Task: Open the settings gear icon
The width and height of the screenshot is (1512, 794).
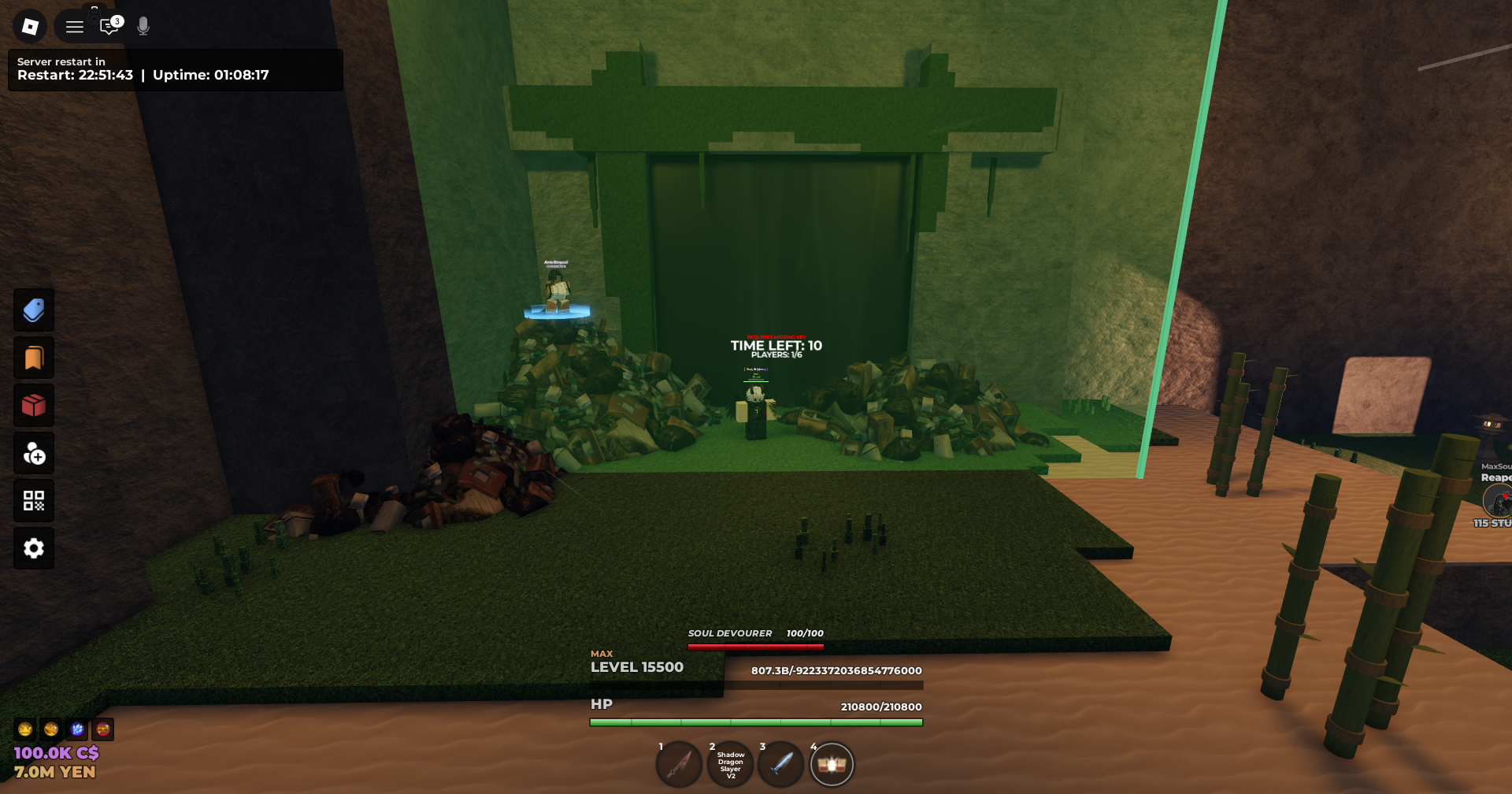Action: (x=33, y=548)
